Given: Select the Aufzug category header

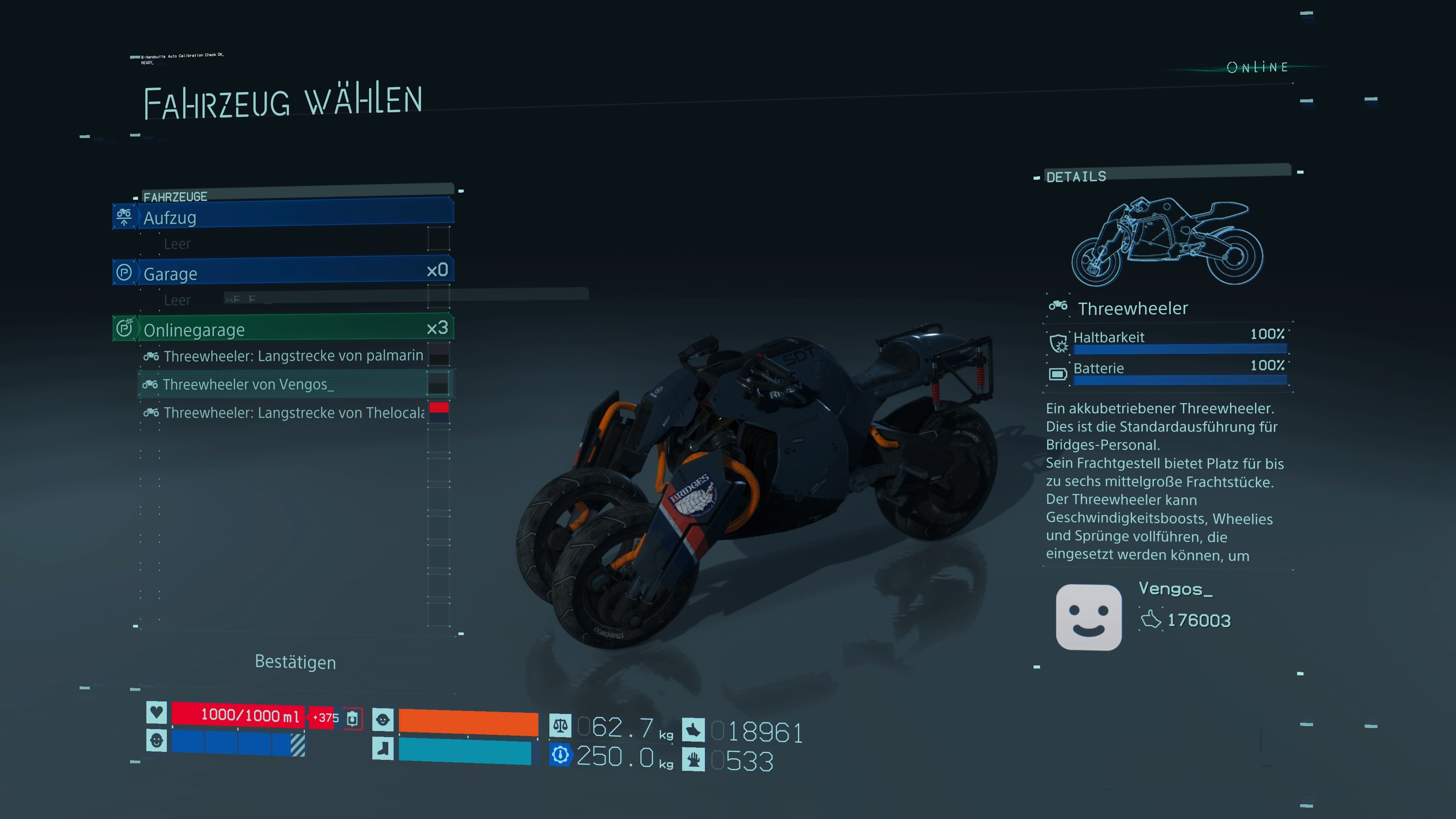Looking at the screenshot, I should (x=282, y=217).
